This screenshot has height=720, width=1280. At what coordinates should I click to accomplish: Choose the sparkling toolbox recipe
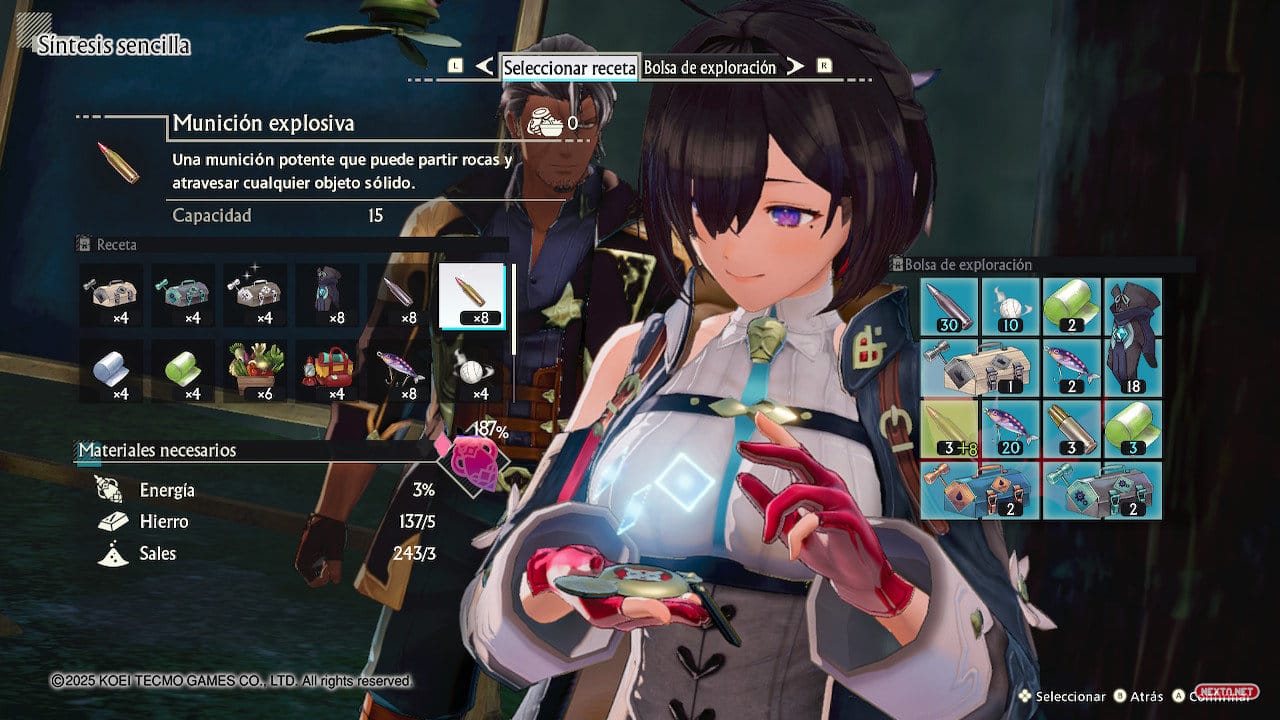click(256, 296)
